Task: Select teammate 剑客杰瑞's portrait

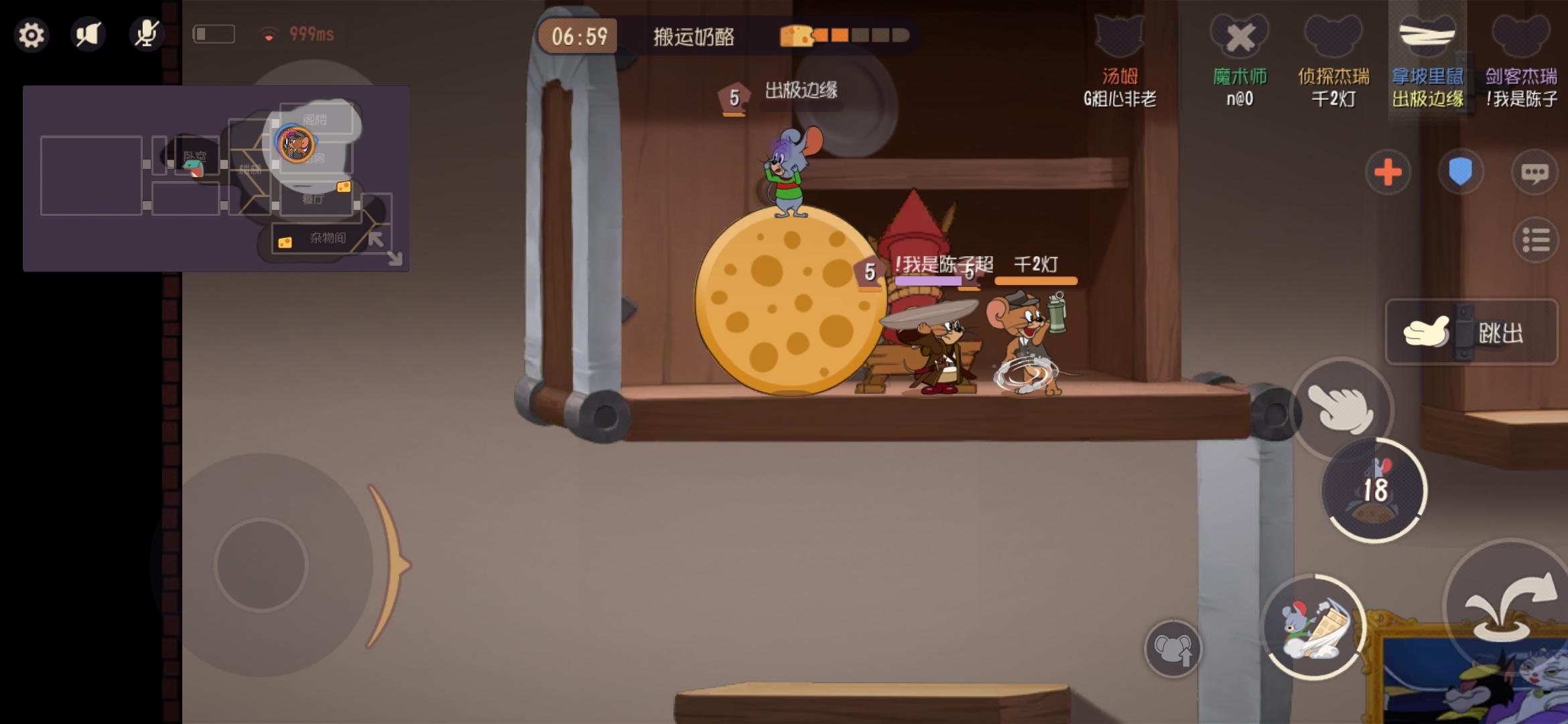Action: pyautogui.click(x=1522, y=37)
